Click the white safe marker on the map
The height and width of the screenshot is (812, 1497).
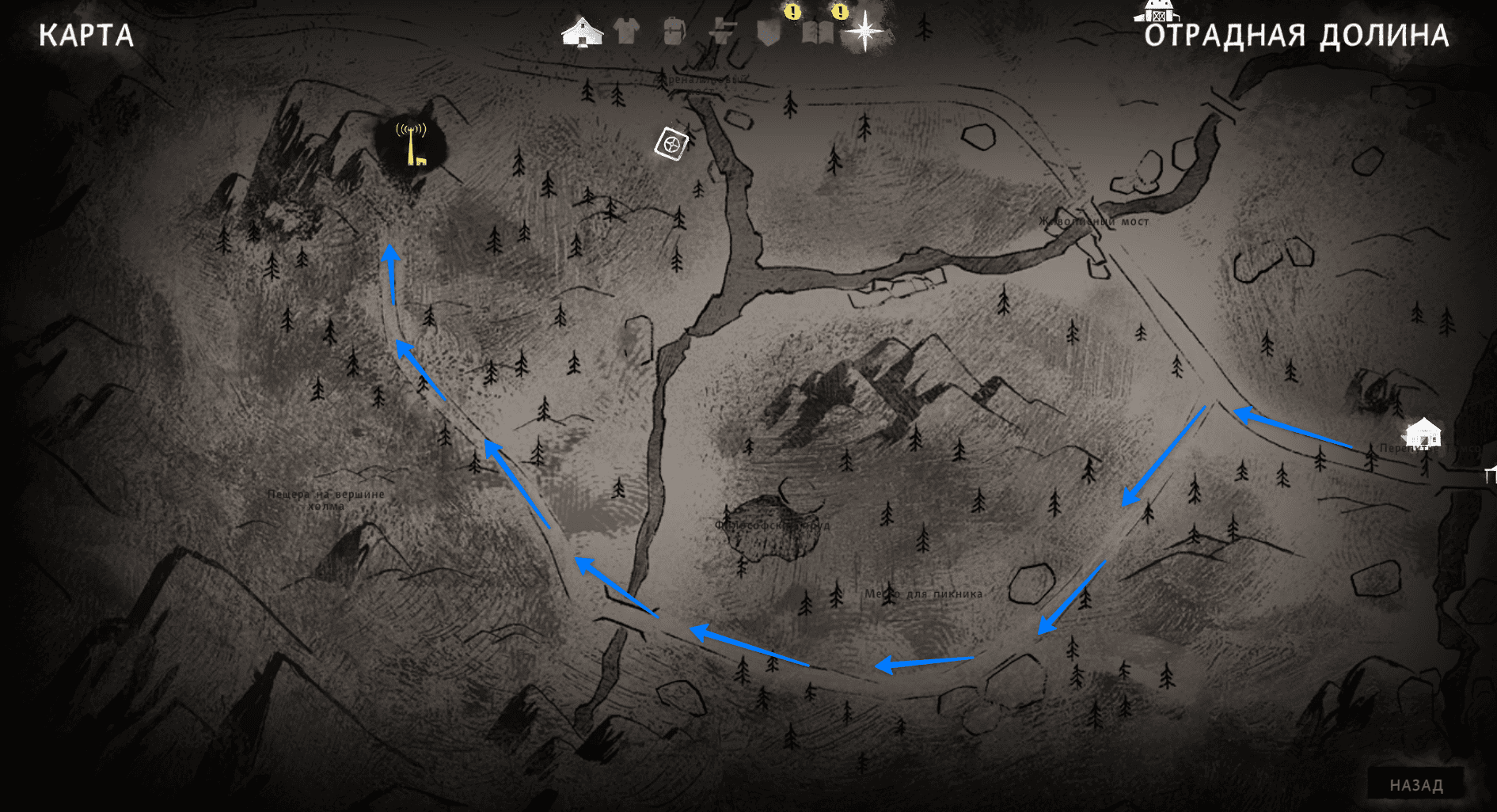coord(671,144)
